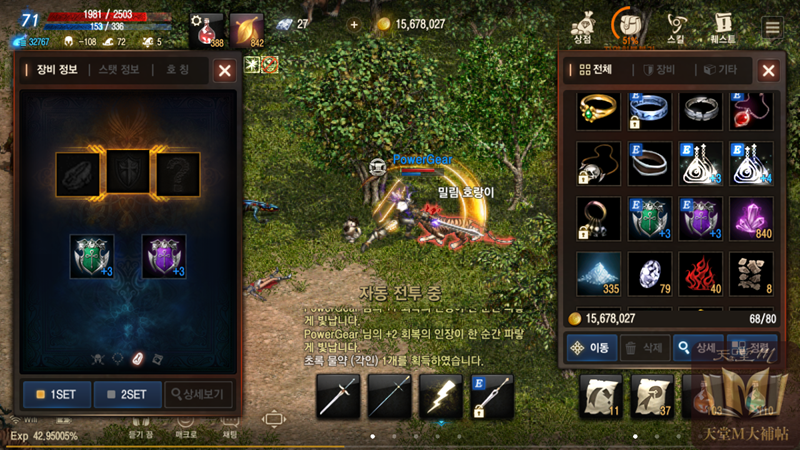
Task: Open the 호칭 tab
Action: click(x=178, y=70)
